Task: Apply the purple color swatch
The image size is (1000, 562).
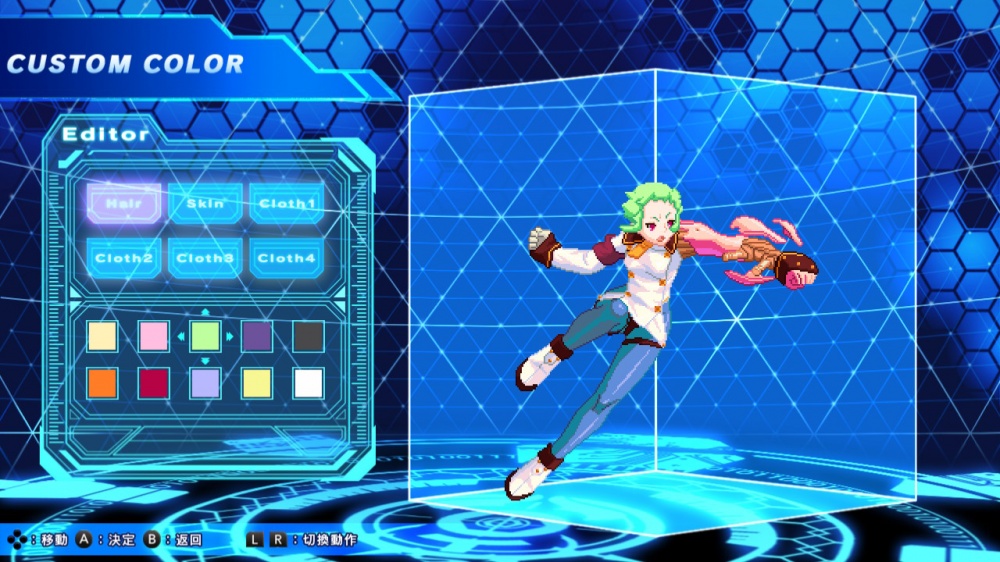Action: (x=257, y=336)
